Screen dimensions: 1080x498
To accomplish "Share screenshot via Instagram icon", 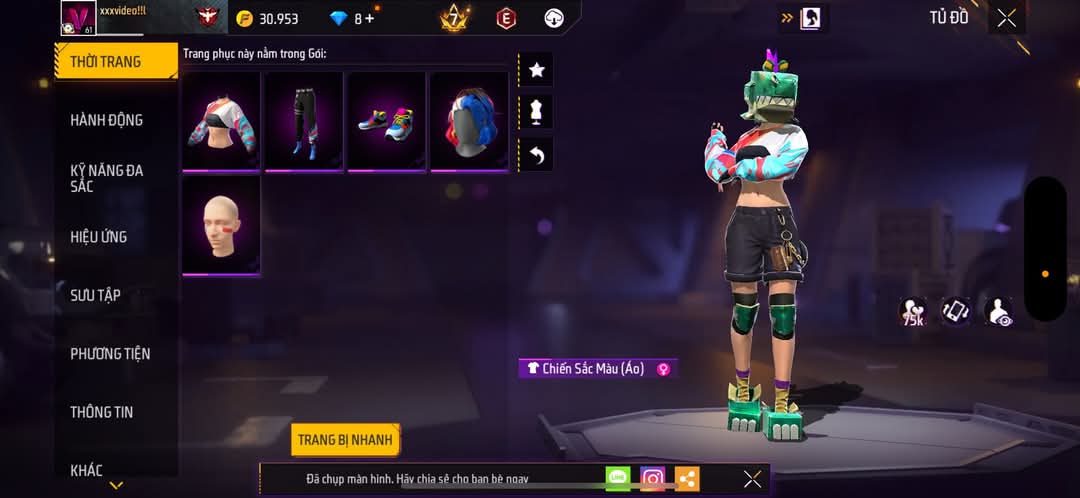I will pyautogui.click(x=653, y=479).
